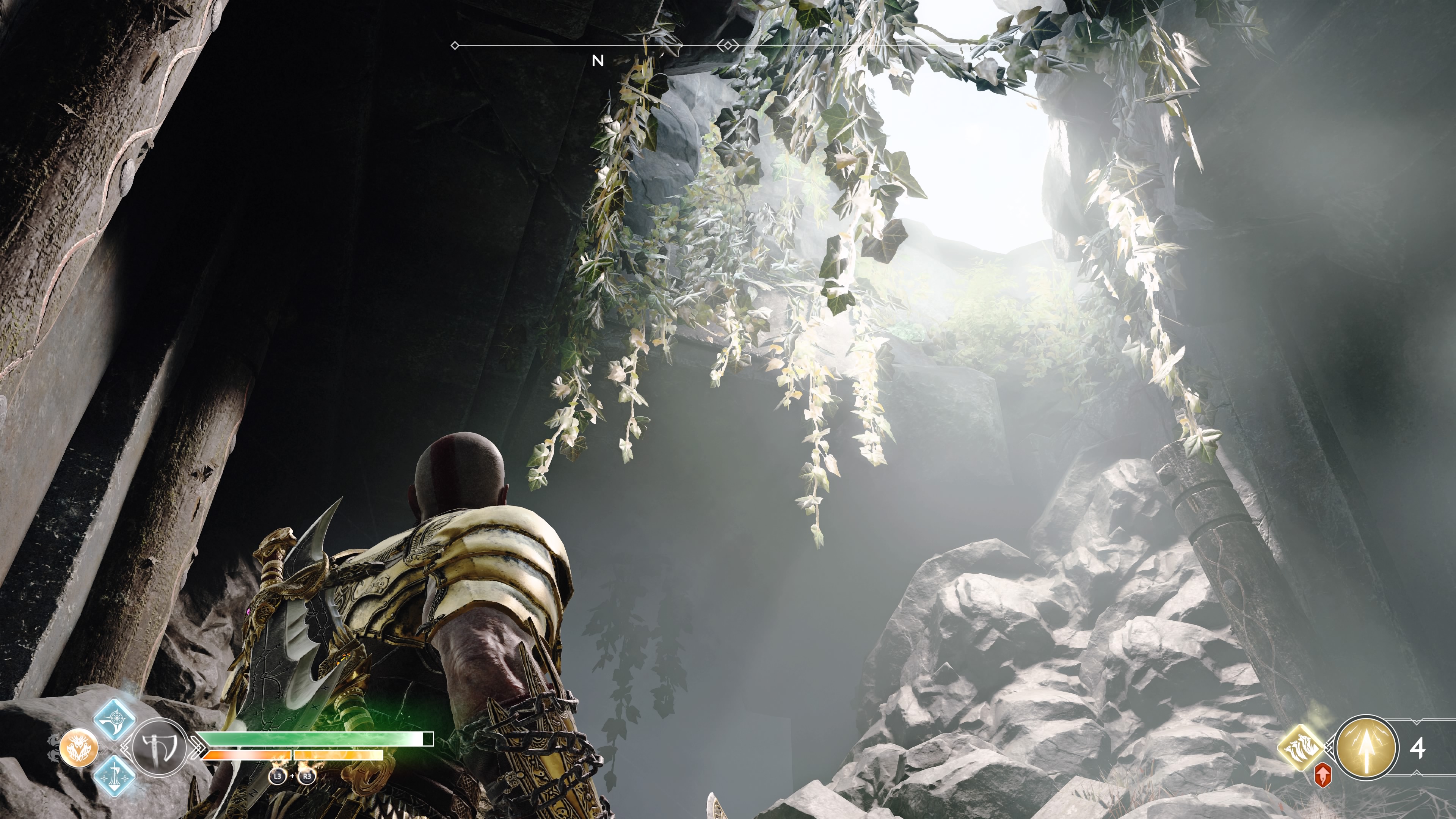Activate the wolves runic summon icon
The image size is (1456, 819).
[1299, 748]
